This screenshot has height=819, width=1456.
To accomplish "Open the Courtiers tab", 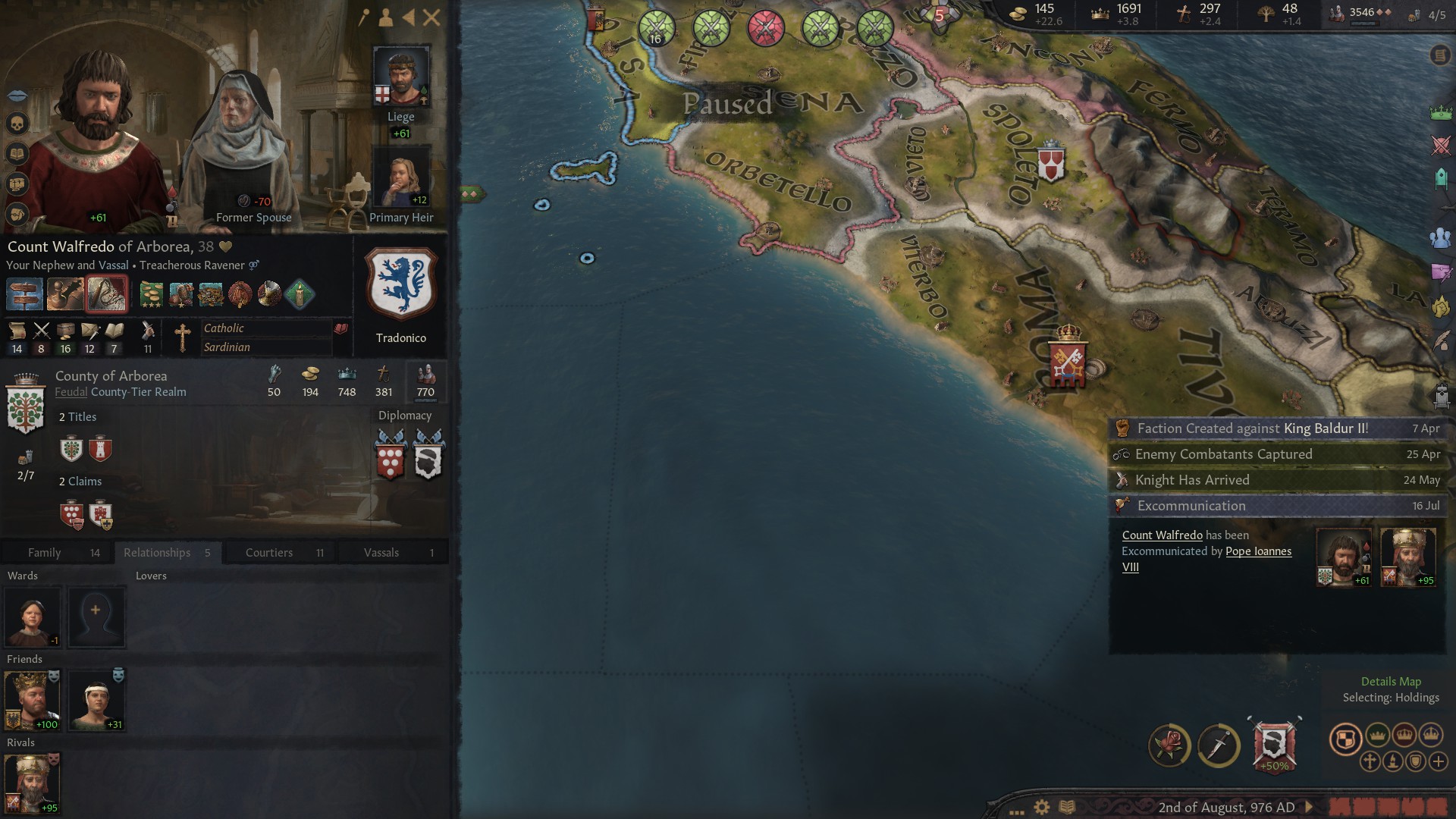I will [x=269, y=552].
